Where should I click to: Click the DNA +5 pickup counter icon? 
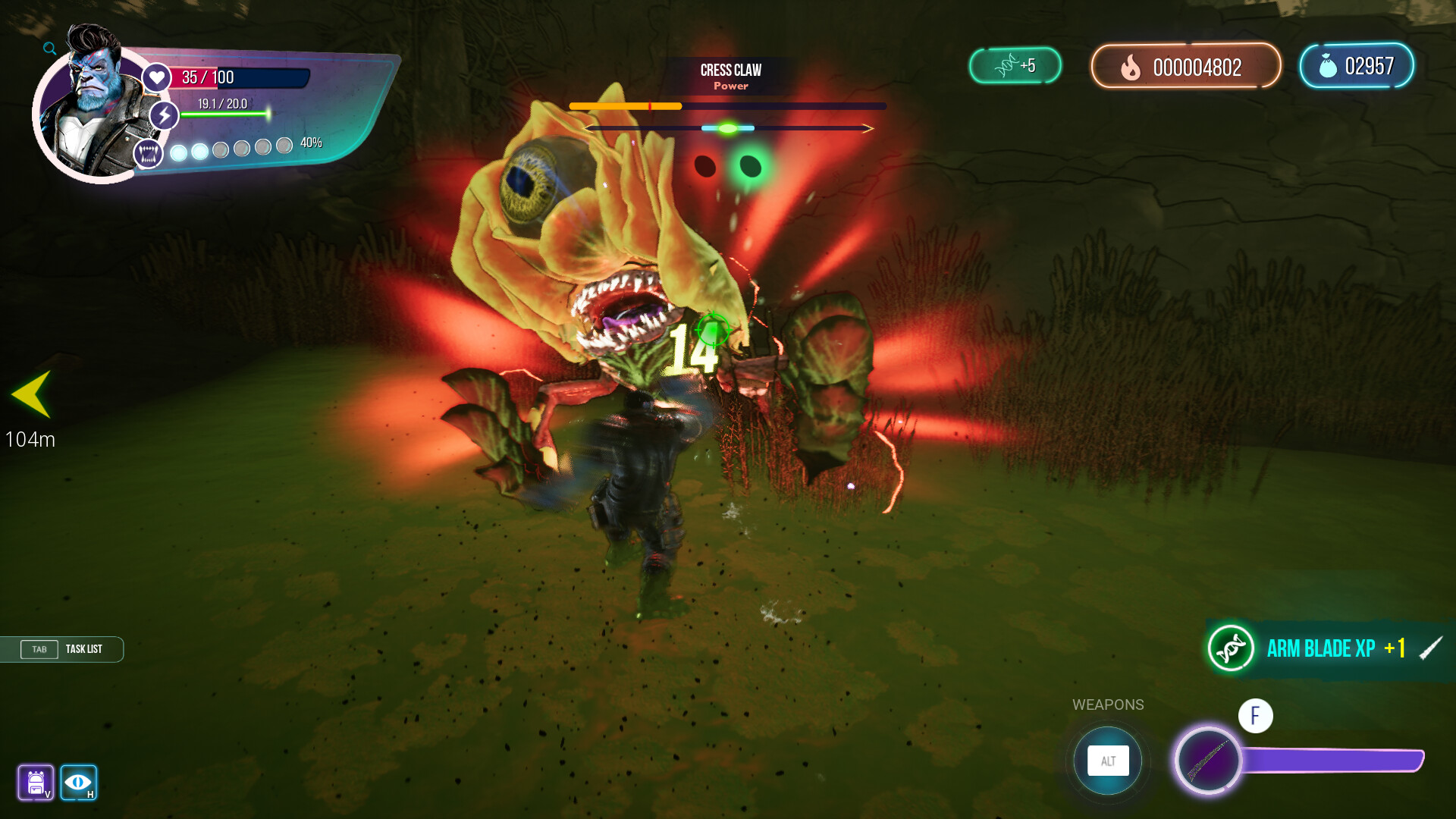[1009, 66]
